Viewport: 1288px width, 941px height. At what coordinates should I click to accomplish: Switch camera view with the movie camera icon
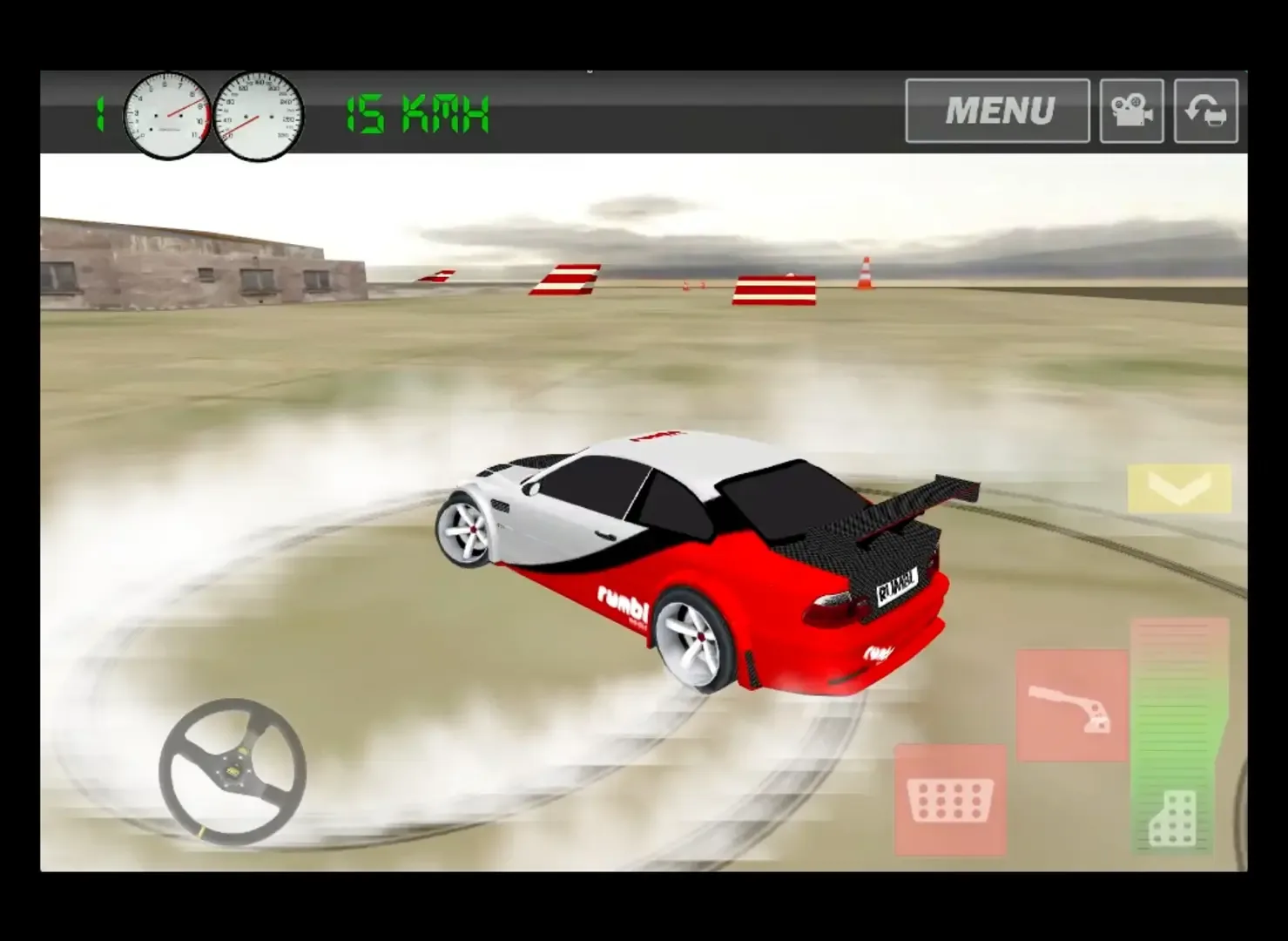tap(1131, 111)
